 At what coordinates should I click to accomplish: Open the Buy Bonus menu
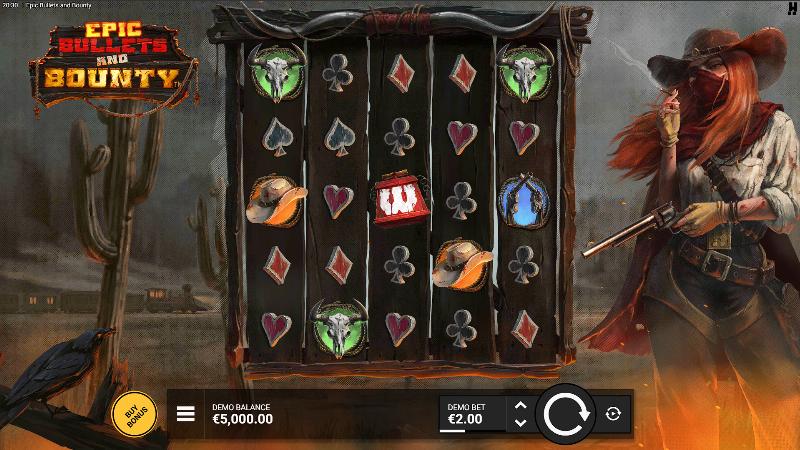[132, 413]
